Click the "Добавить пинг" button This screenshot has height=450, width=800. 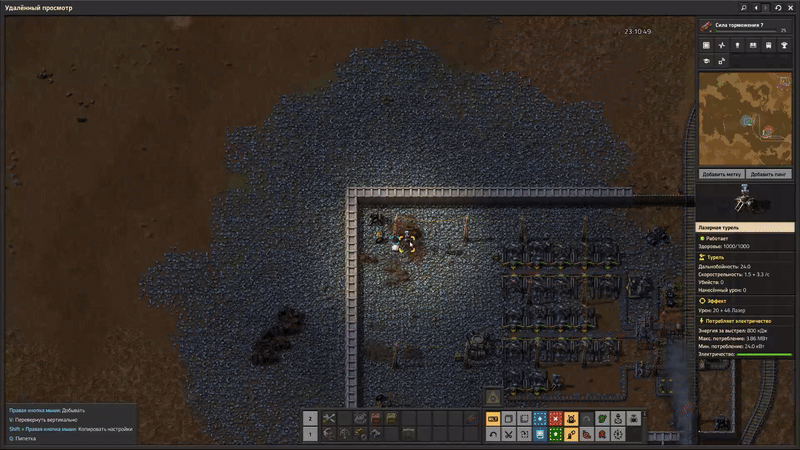[x=769, y=173]
